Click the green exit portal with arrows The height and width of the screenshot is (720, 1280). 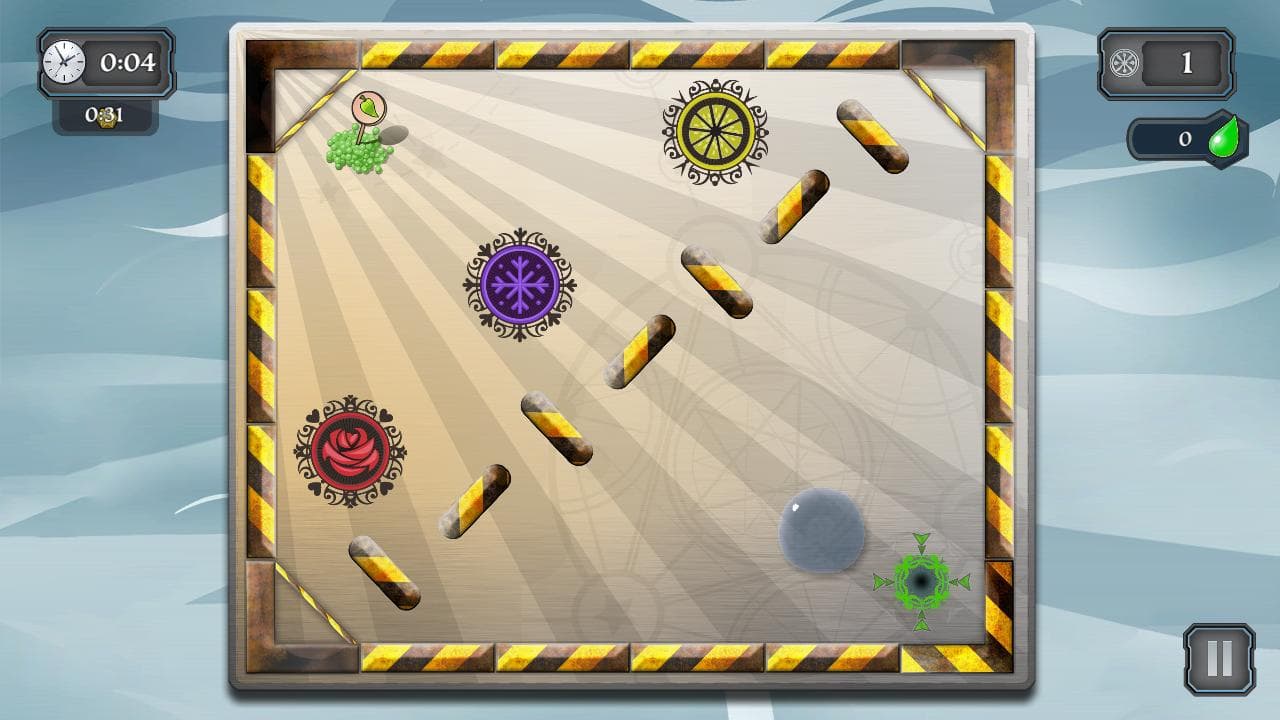[922, 580]
